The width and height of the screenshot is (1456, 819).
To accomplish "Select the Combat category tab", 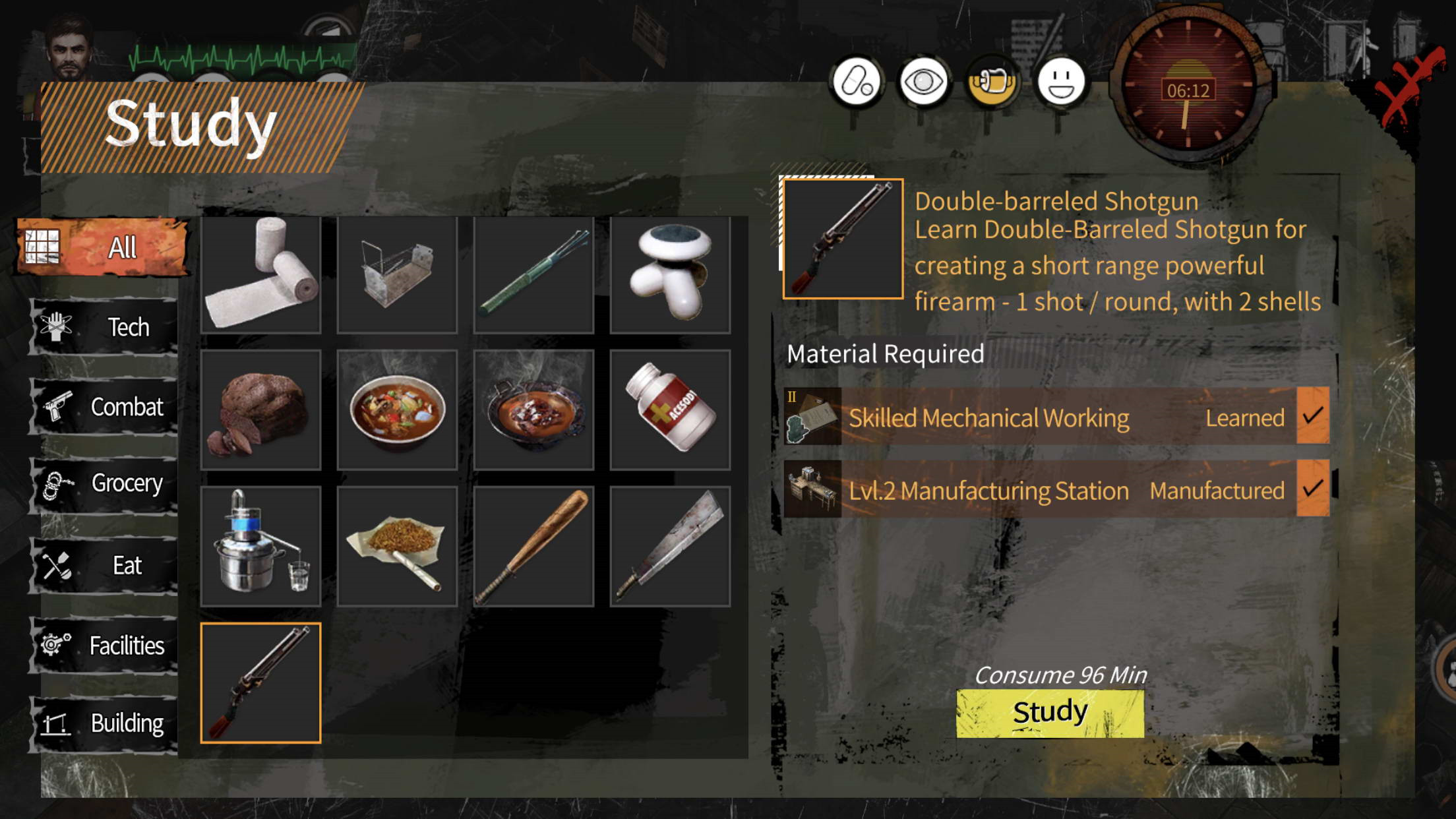I will click(x=104, y=407).
